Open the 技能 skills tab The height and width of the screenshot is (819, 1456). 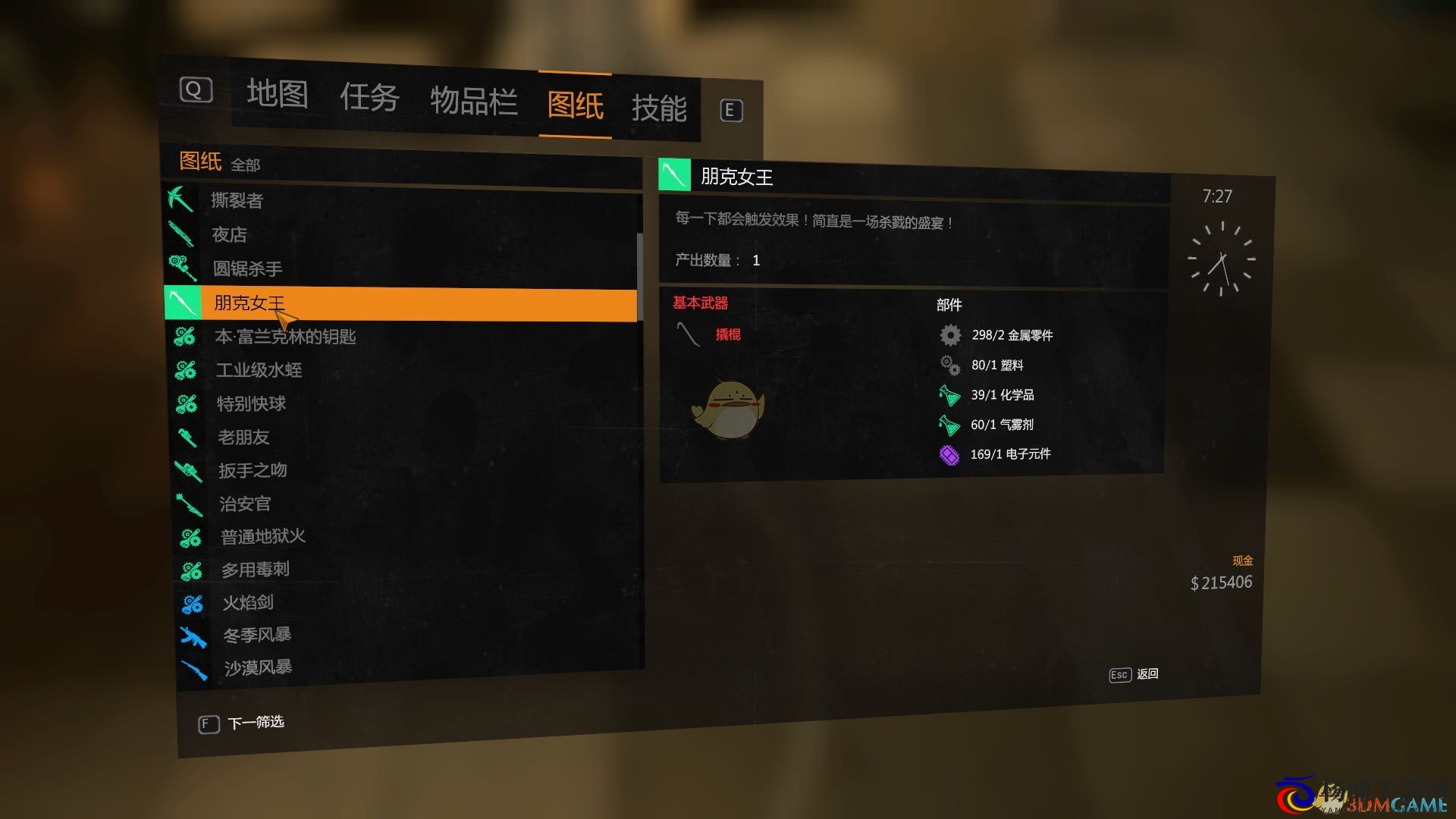[x=659, y=108]
